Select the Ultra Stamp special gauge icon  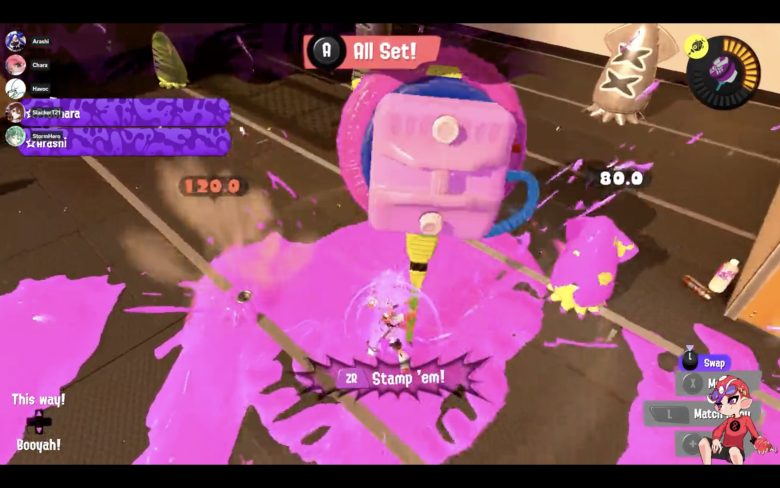[x=722, y=71]
